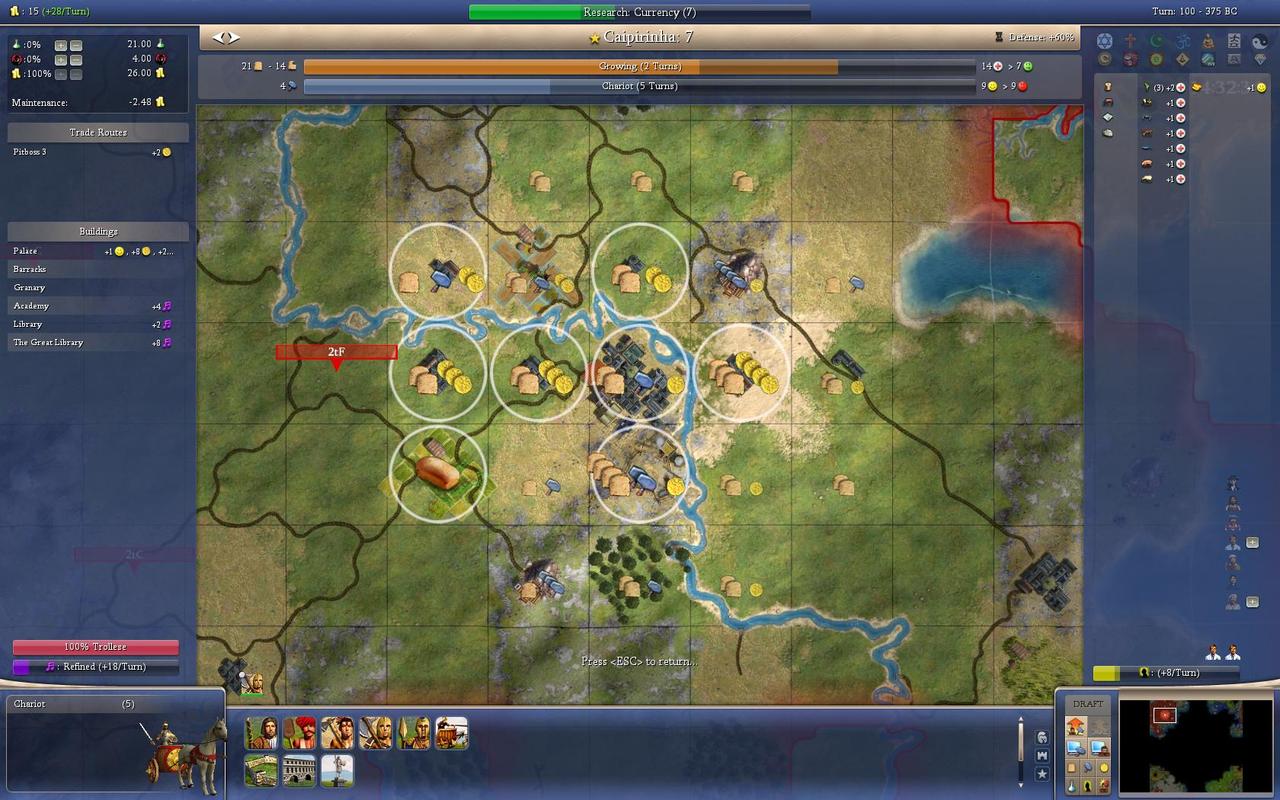Queue the bearded Settler unit for production
This screenshot has width=1280, height=800.
pos(261,733)
